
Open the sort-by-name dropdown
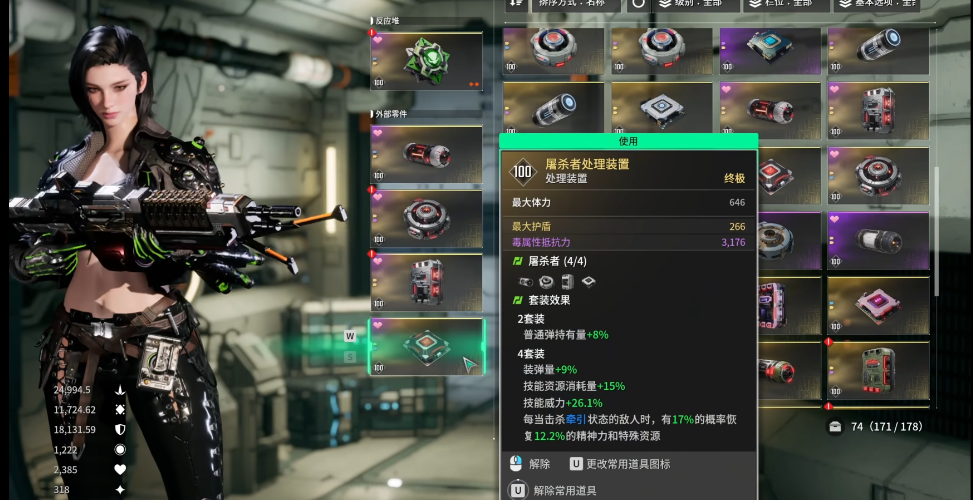pyautogui.click(x=571, y=4)
